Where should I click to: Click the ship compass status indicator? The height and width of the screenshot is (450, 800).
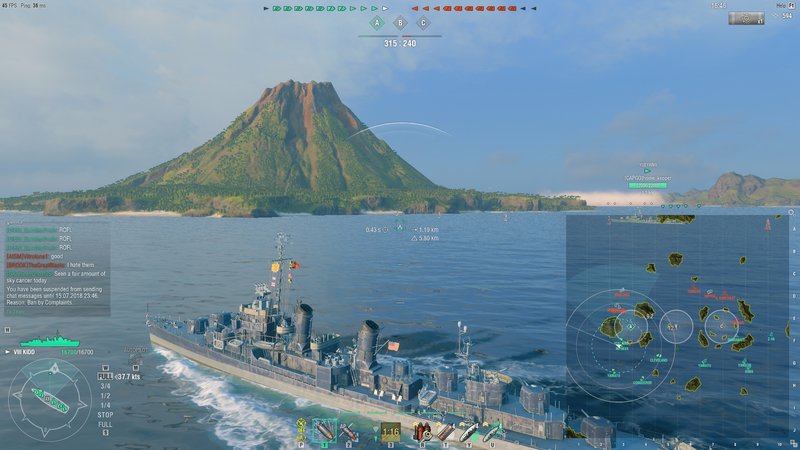click(x=50, y=398)
